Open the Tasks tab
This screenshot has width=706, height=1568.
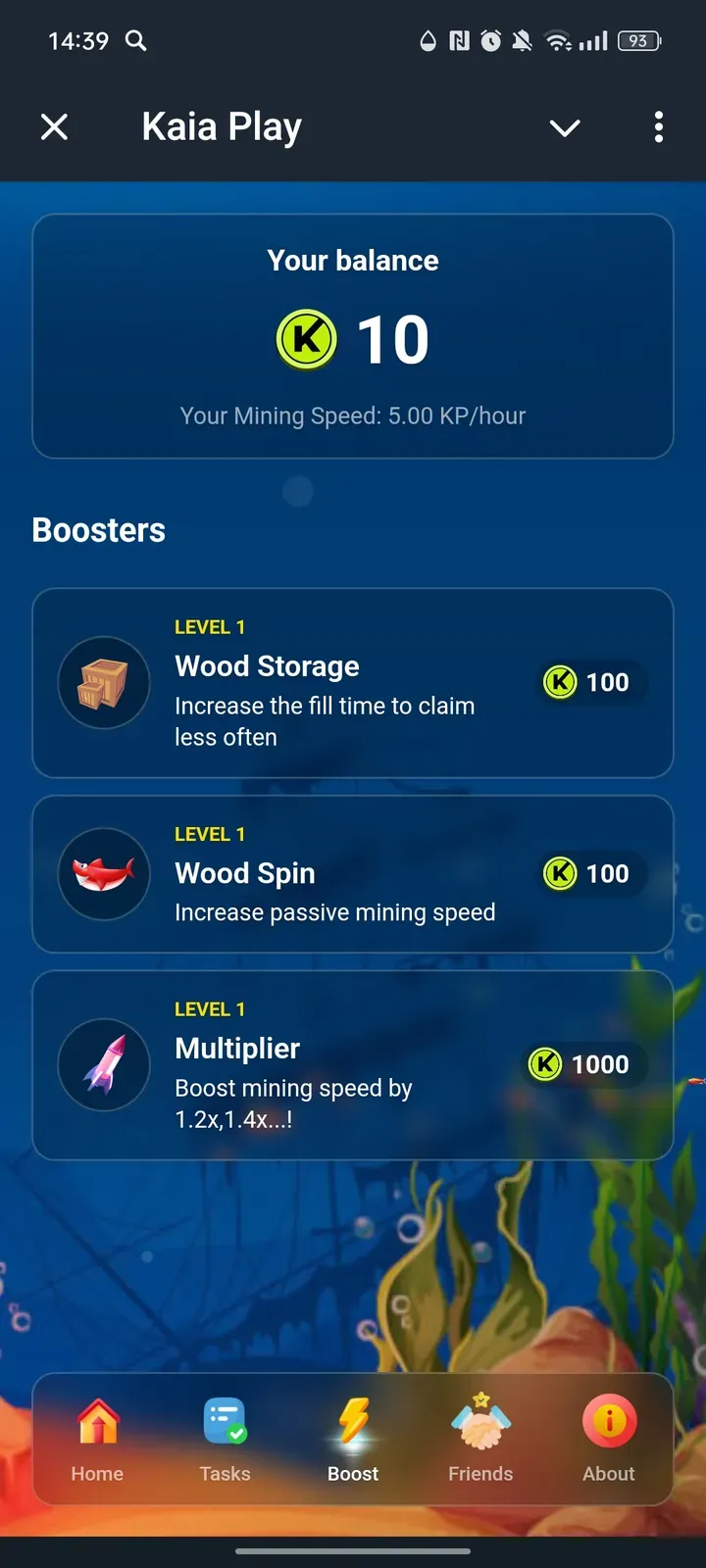coord(225,1439)
